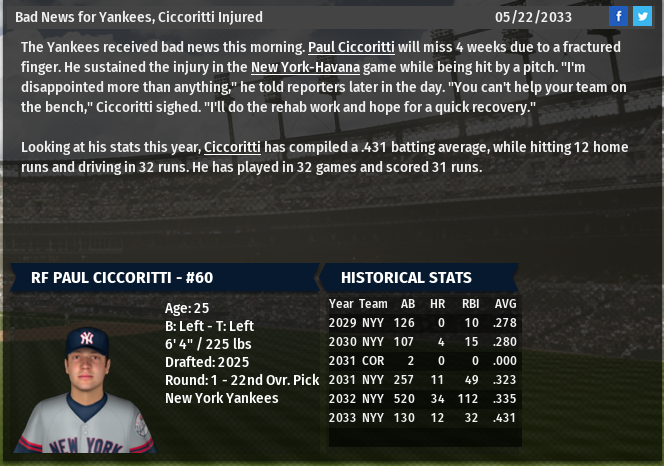Viewport: 664px width, 466px height.
Task: View Paul Ciccoritti's player portrait
Action: tap(86, 390)
